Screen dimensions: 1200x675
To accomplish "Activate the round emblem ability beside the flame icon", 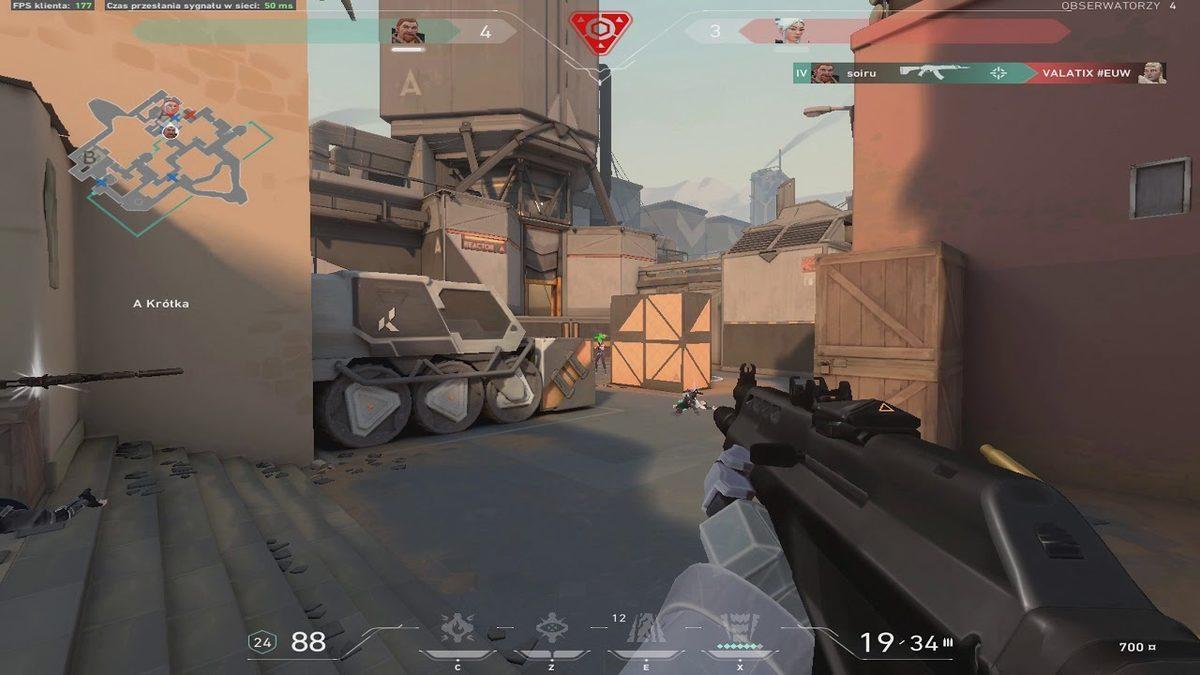I will pos(551,629).
